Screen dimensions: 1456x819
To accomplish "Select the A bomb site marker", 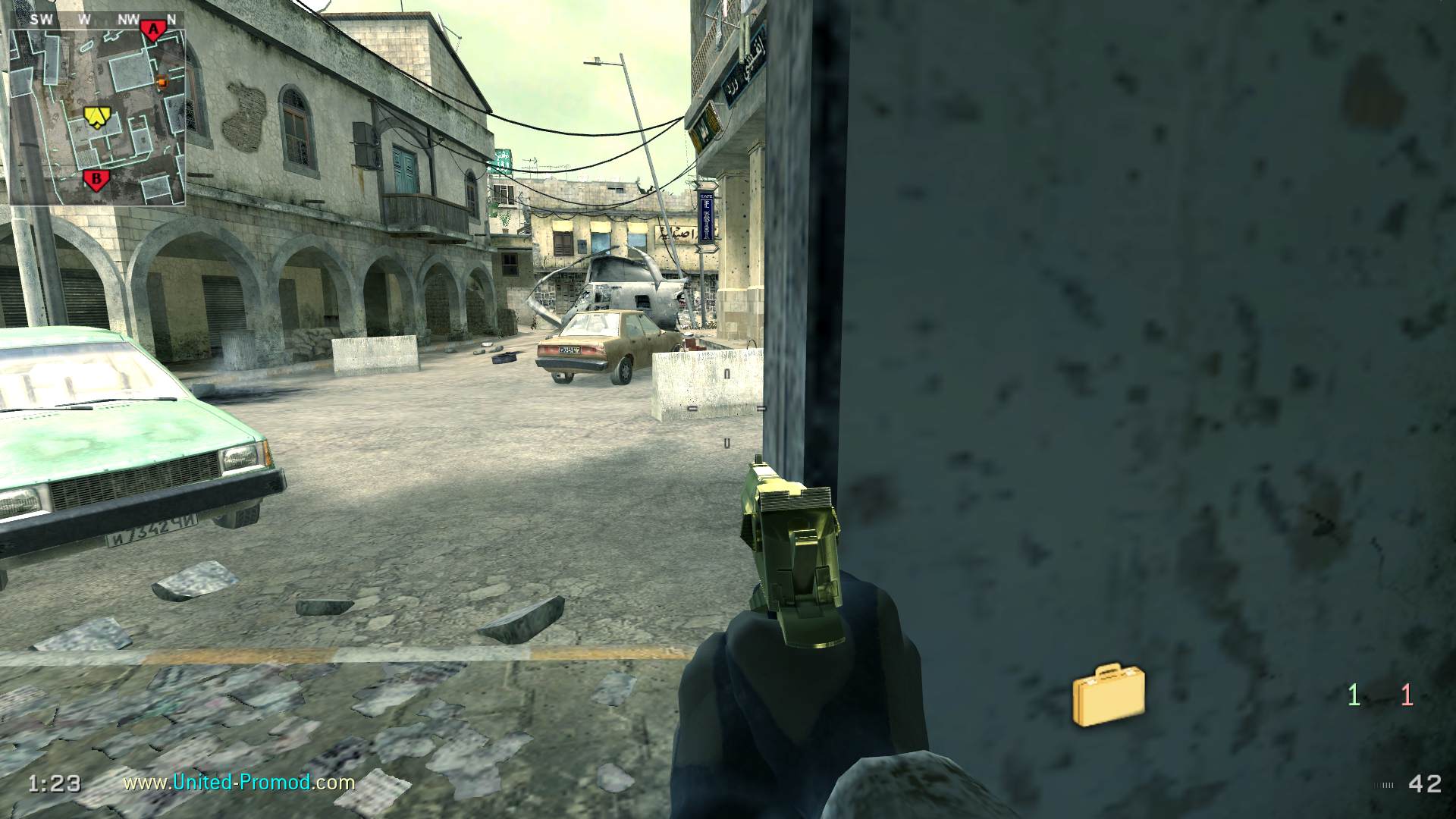I will coord(153,30).
